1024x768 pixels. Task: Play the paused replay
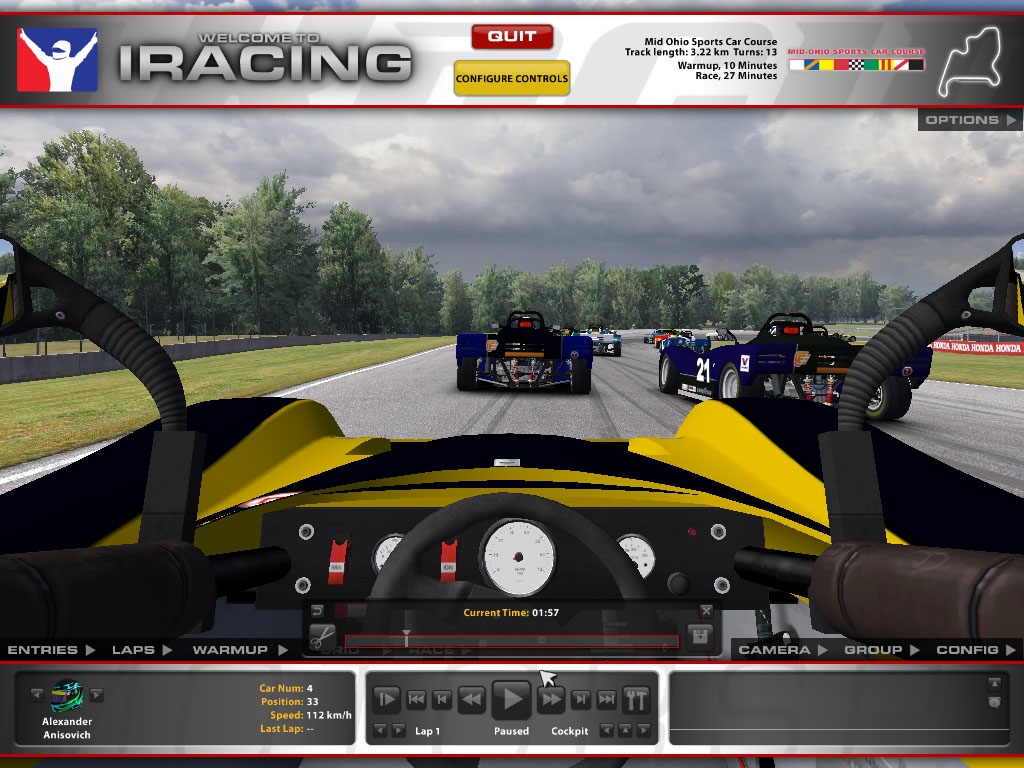click(x=511, y=699)
